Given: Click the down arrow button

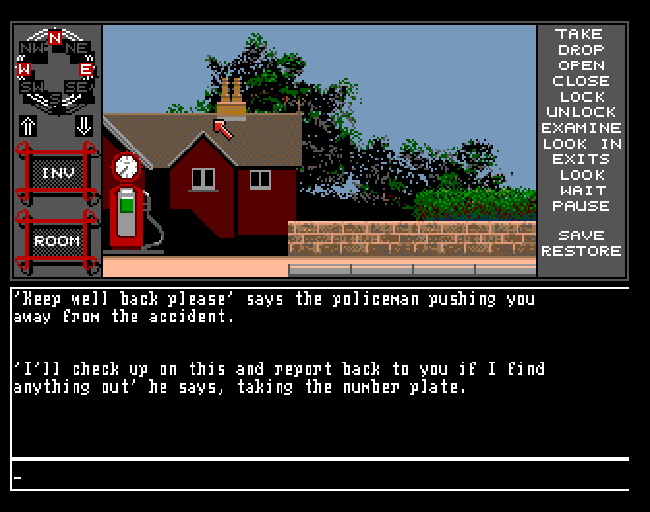Looking at the screenshot, I should (83, 126).
